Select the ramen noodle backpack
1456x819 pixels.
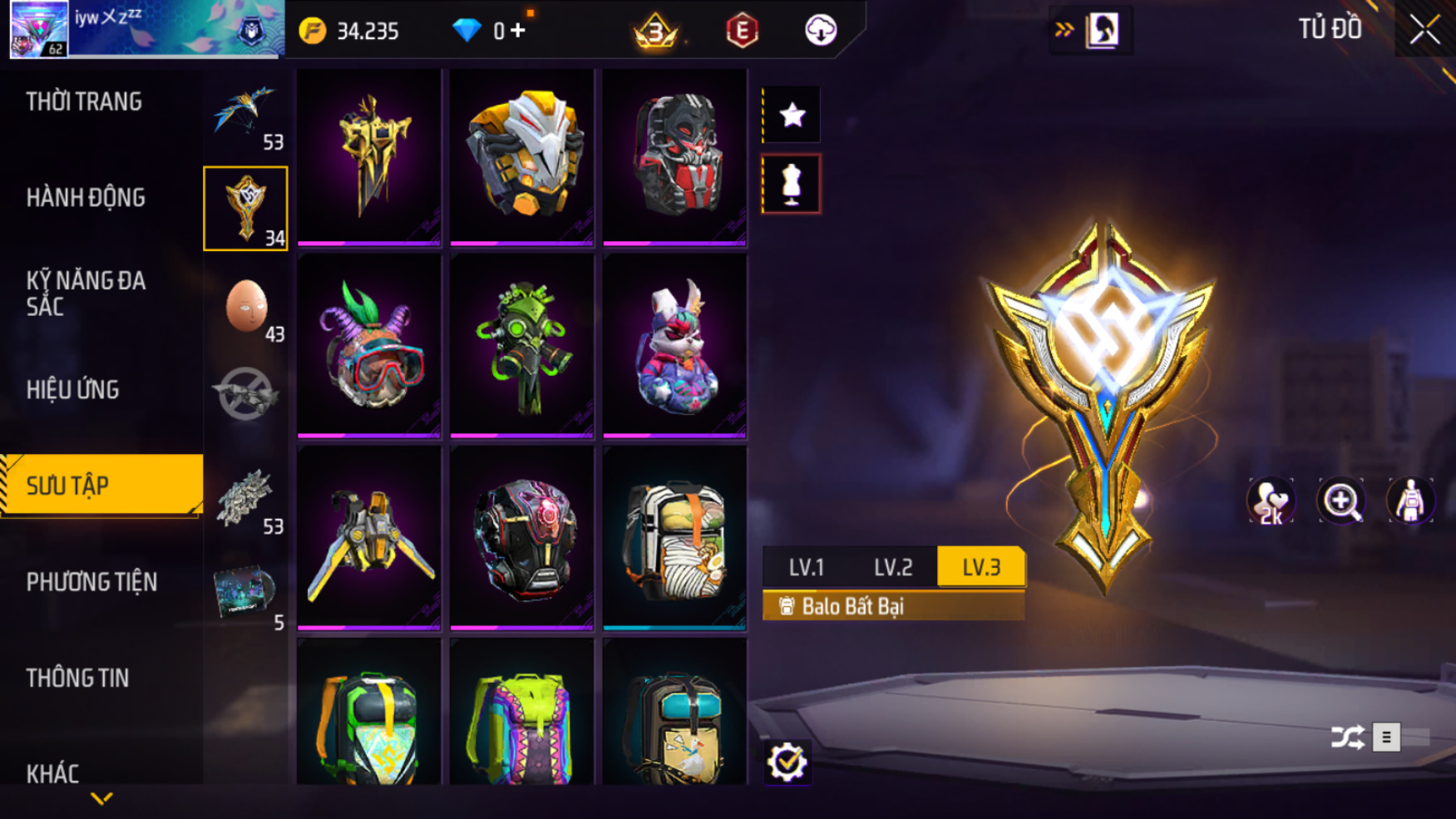(x=674, y=537)
